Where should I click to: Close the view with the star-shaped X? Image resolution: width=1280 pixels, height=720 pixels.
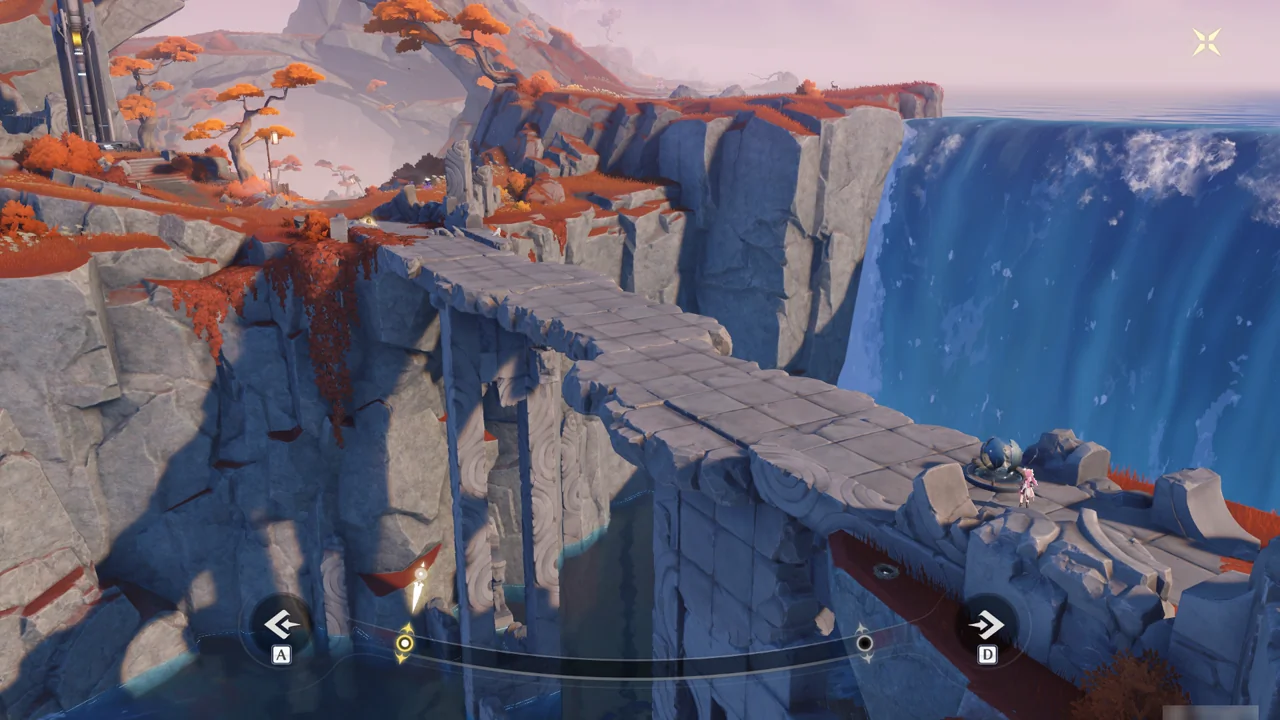point(1206,42)
